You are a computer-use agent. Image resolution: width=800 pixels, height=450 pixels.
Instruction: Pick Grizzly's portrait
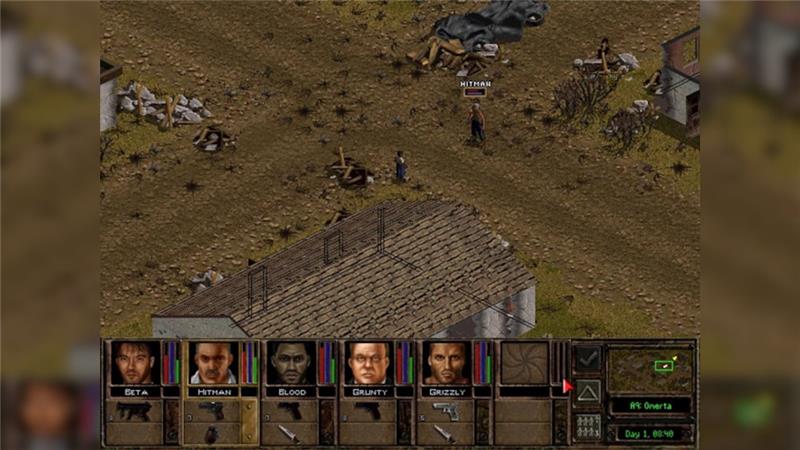(x=446, y=363)
